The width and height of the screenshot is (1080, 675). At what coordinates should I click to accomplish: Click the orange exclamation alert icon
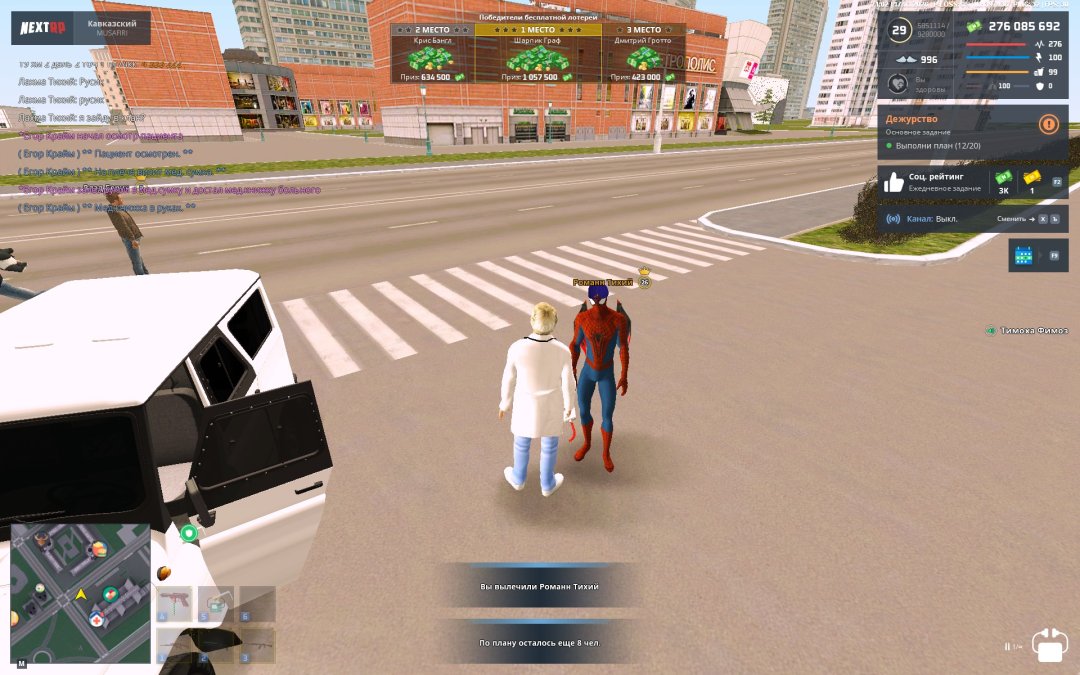click(1049, 124)
